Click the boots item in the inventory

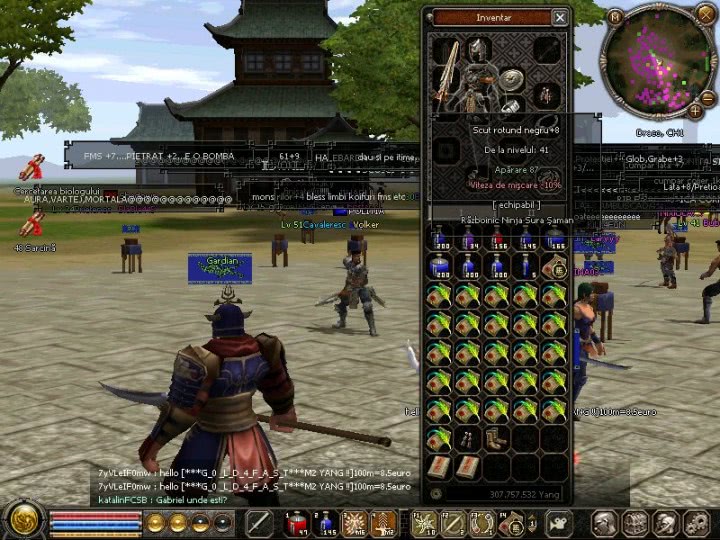click(496, 438)
